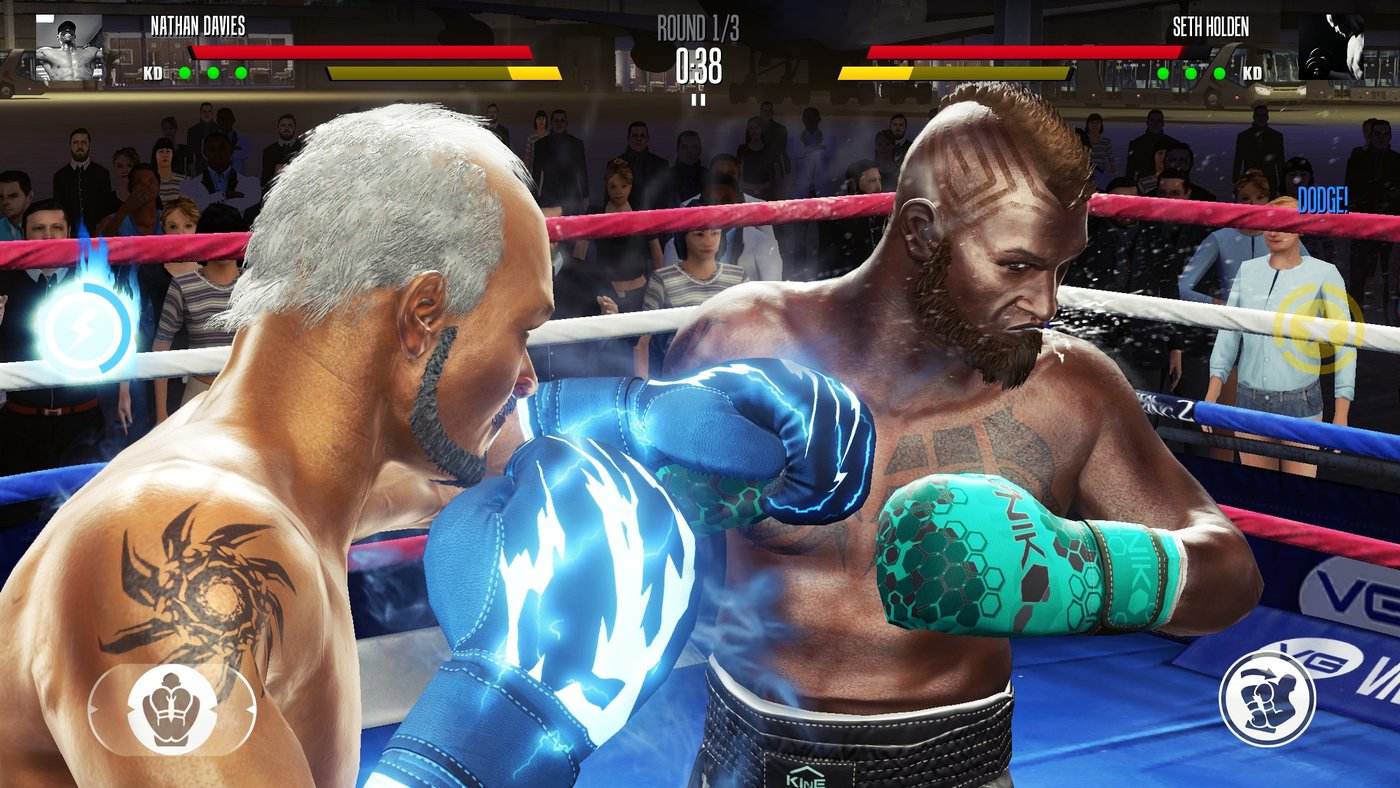Select Nathan Davies' fighter portrait
The image size is (1400, 788).
pos(69,47)
